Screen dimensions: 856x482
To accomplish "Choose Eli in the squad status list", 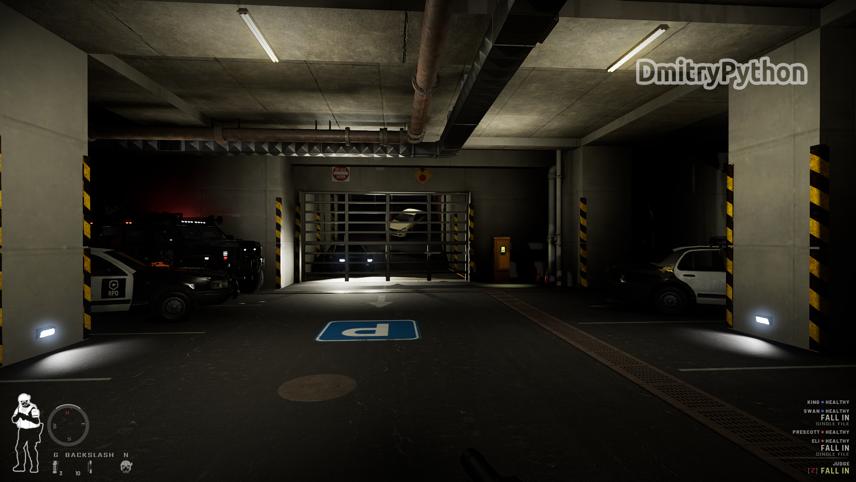I will 814,441.
